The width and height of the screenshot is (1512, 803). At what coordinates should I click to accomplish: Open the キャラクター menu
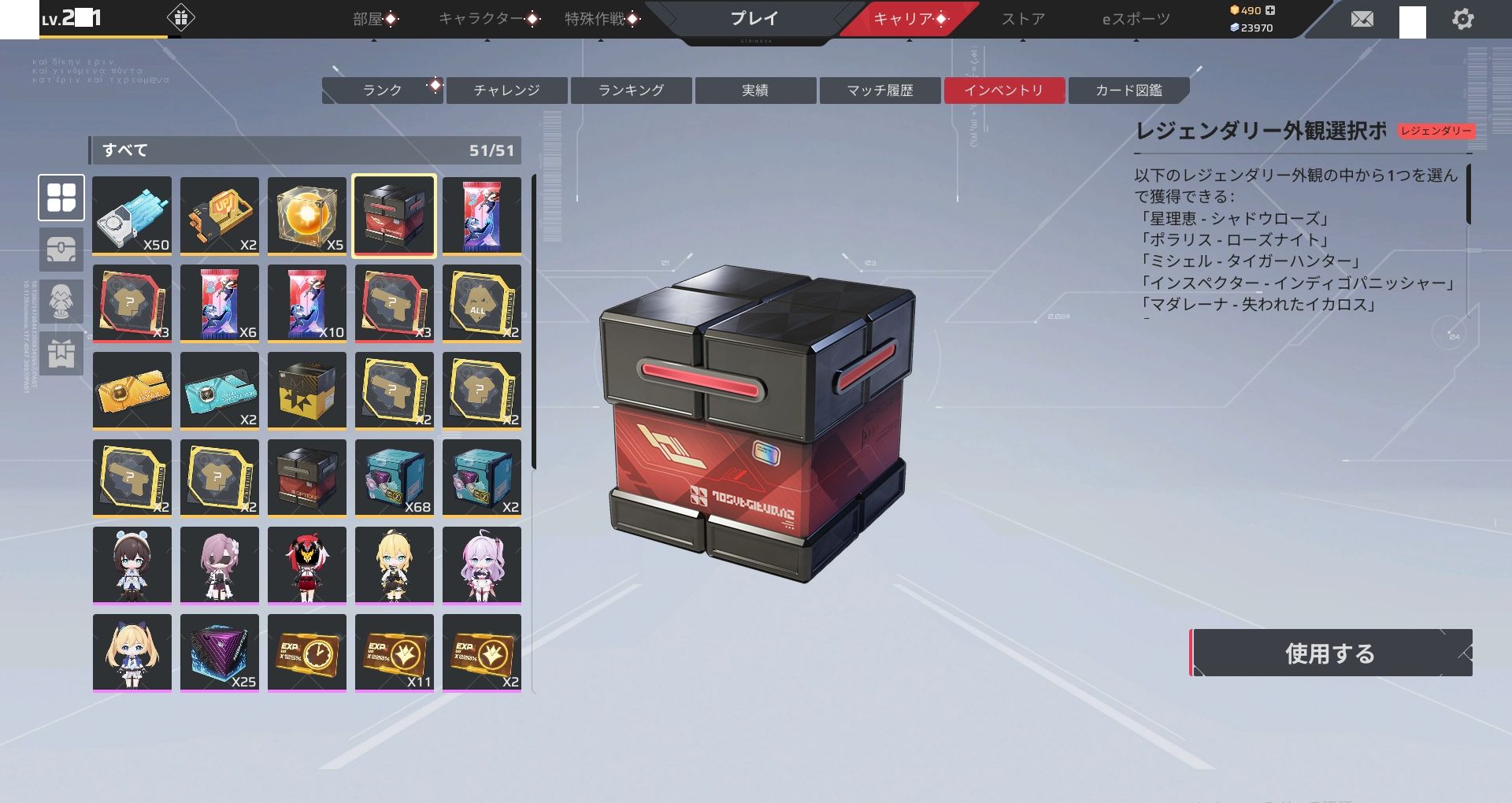(480, 19)
